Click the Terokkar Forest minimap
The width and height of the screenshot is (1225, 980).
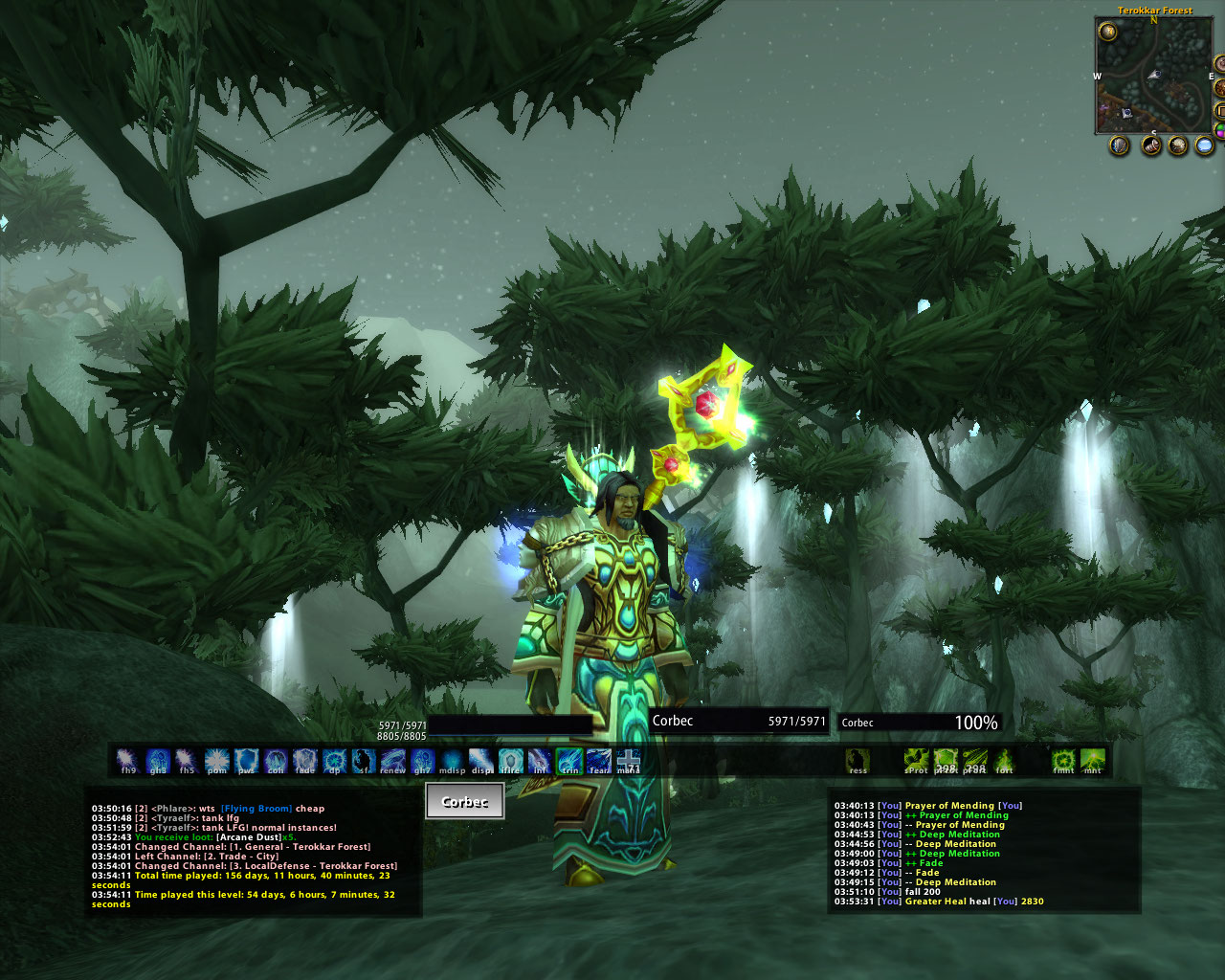tap(1154, 75)
